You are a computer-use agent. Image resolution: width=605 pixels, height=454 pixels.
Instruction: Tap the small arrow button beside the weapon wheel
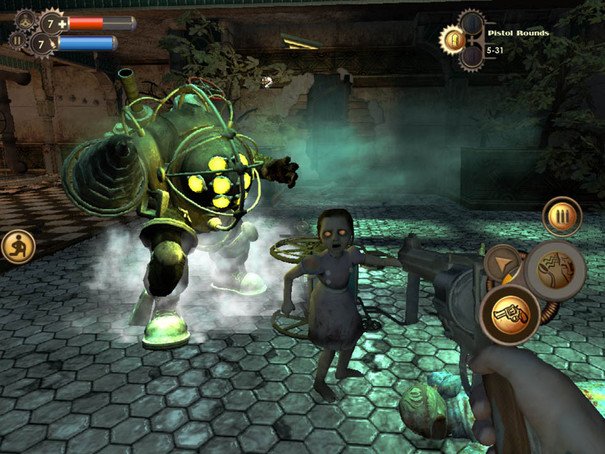[503, 263]
